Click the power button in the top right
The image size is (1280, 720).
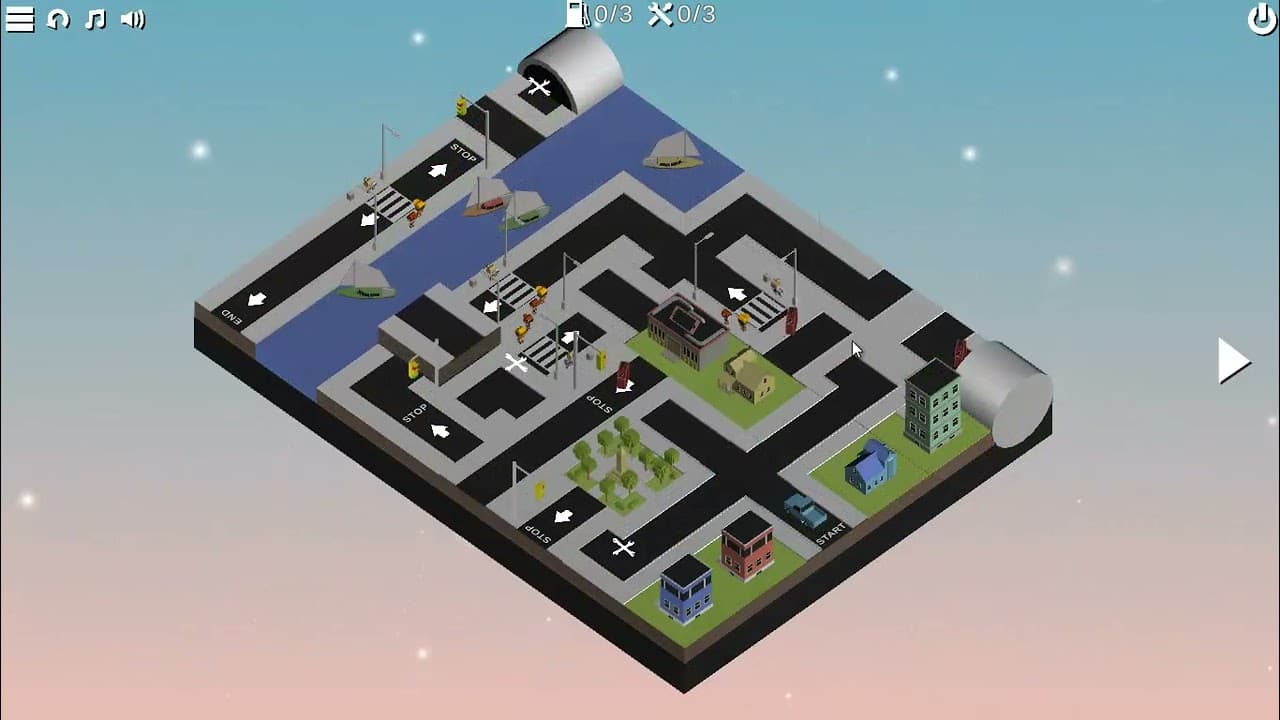pyautogui.click(x=1261, y=18)
